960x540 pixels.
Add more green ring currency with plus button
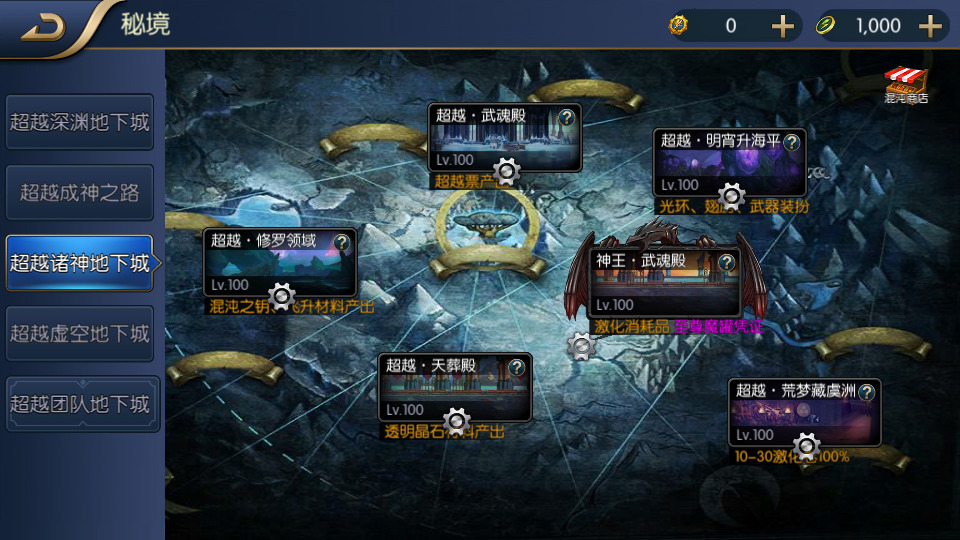tap(931, 26)
